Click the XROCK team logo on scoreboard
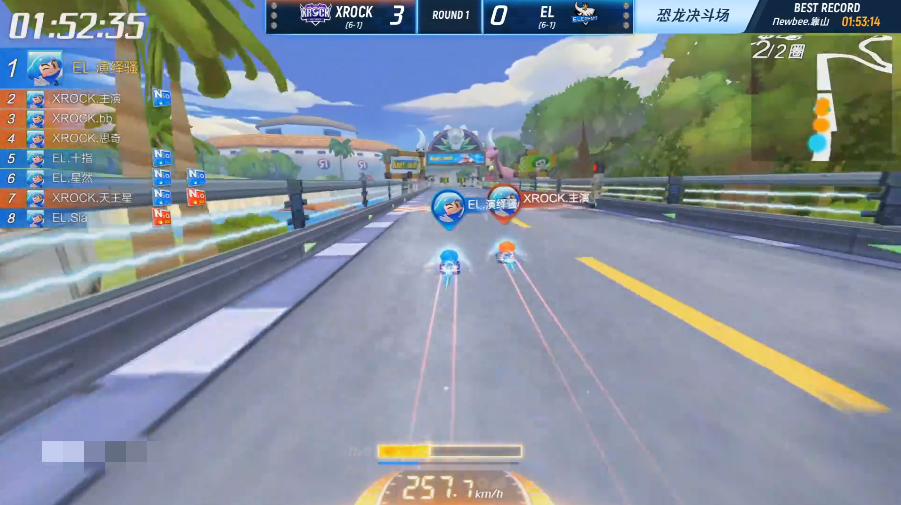The width and height of the screenshot is (901, 505). [312, 14]
